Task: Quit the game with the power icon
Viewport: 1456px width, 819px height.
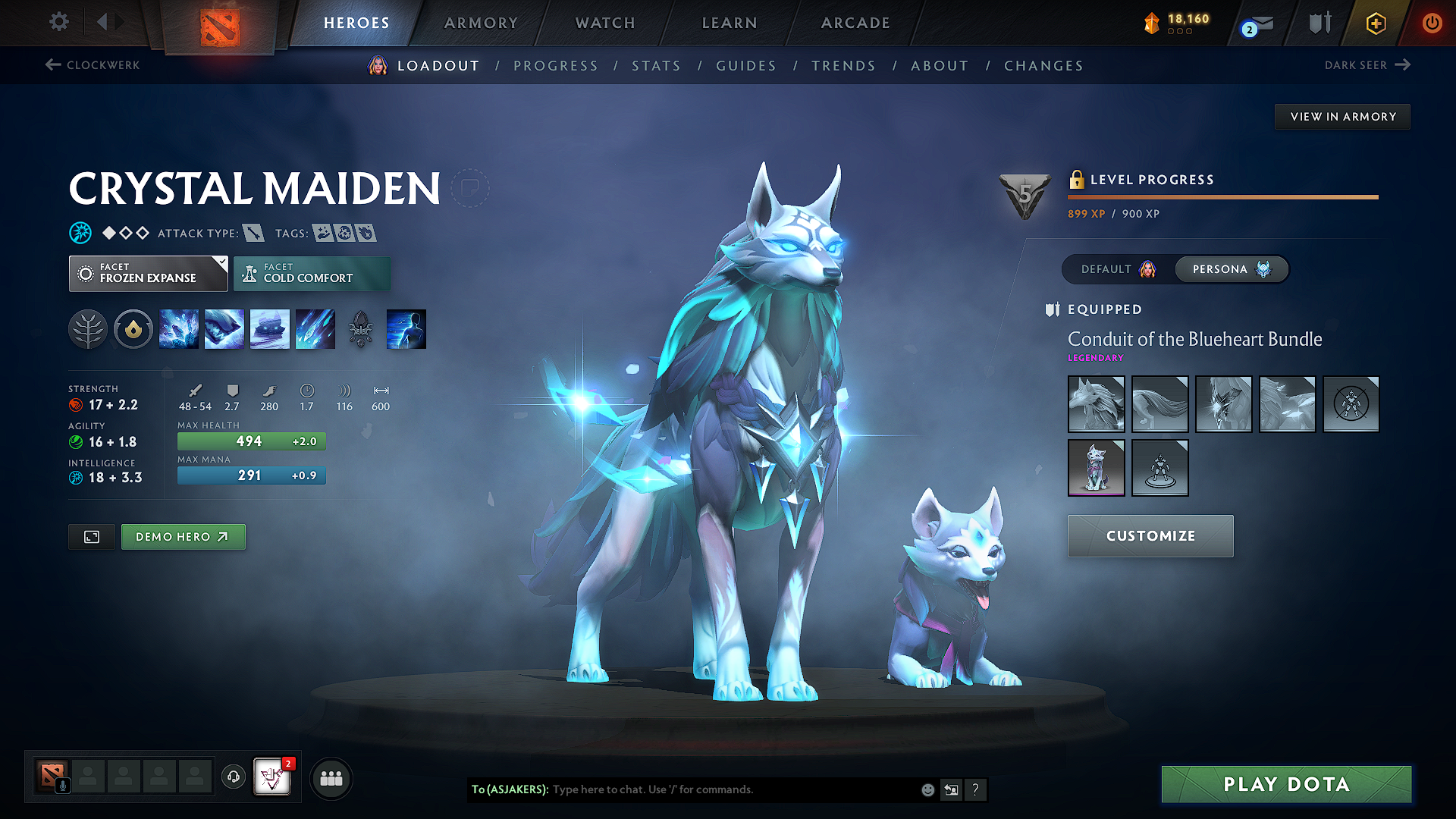Action: (x=1432, y=23)
